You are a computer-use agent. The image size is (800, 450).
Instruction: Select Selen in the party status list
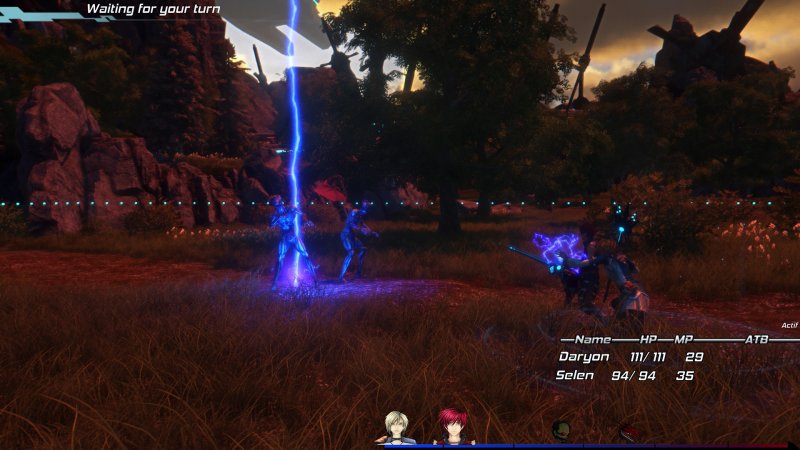(577, 376)
